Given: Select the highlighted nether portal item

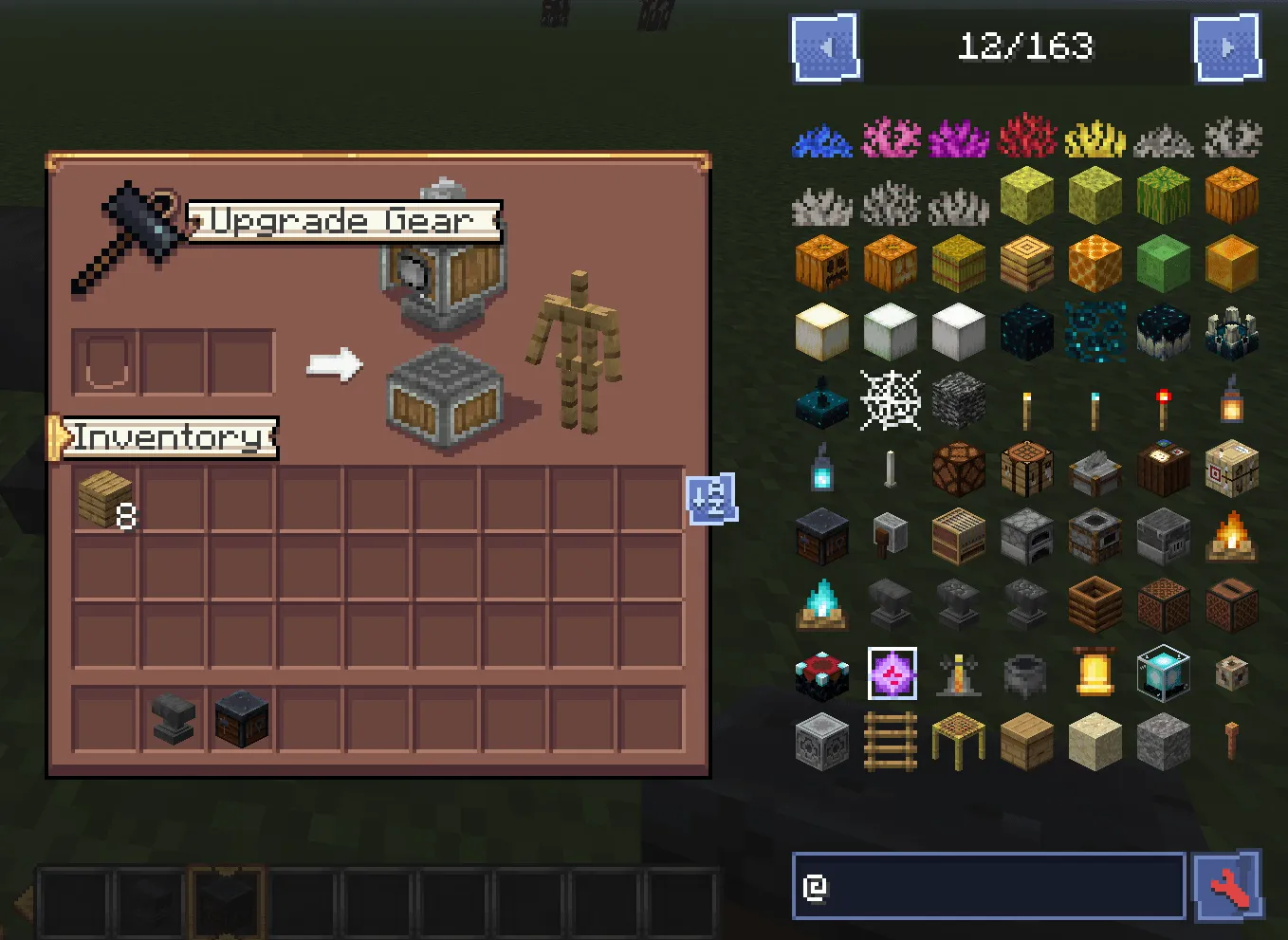Looking at the screenshot, I should coord(890,675).
